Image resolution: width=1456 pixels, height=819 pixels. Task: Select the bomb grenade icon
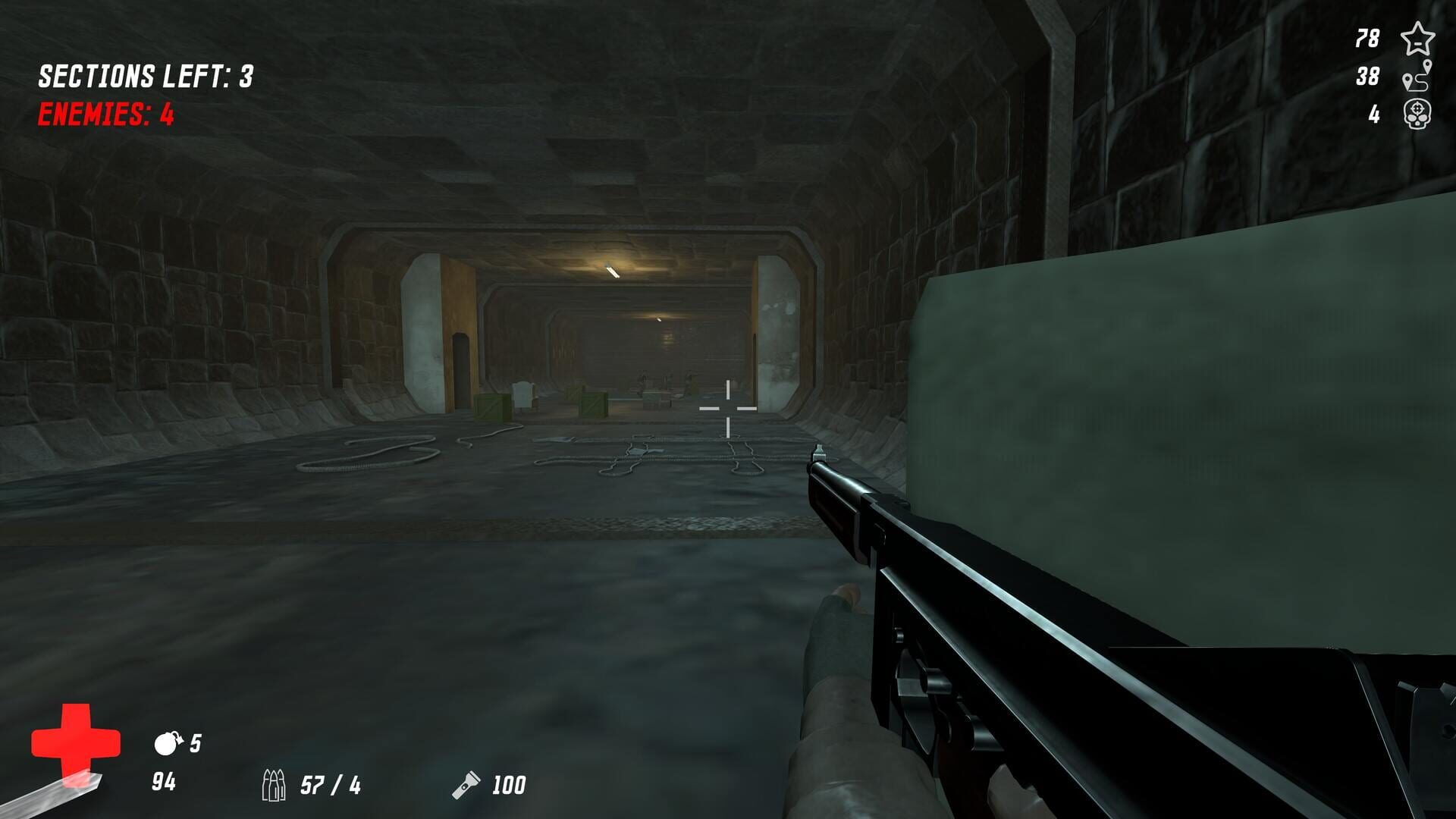[x=168, y=742]
